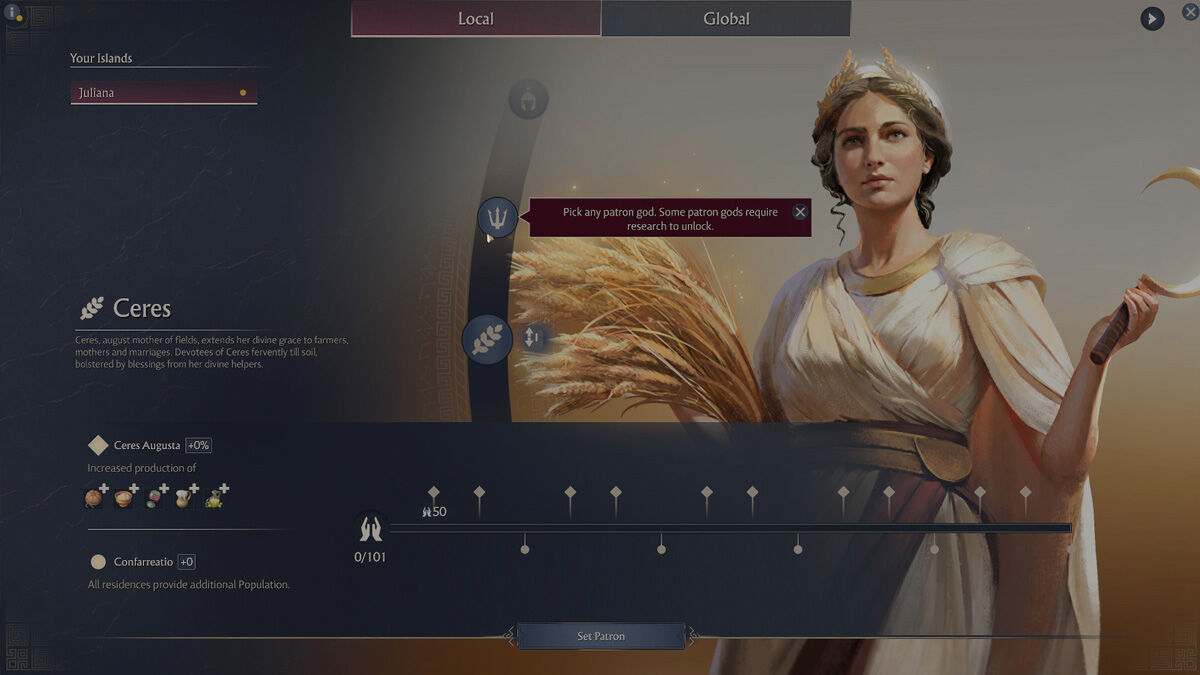Select the helmet patron god icon

(528, 100)
